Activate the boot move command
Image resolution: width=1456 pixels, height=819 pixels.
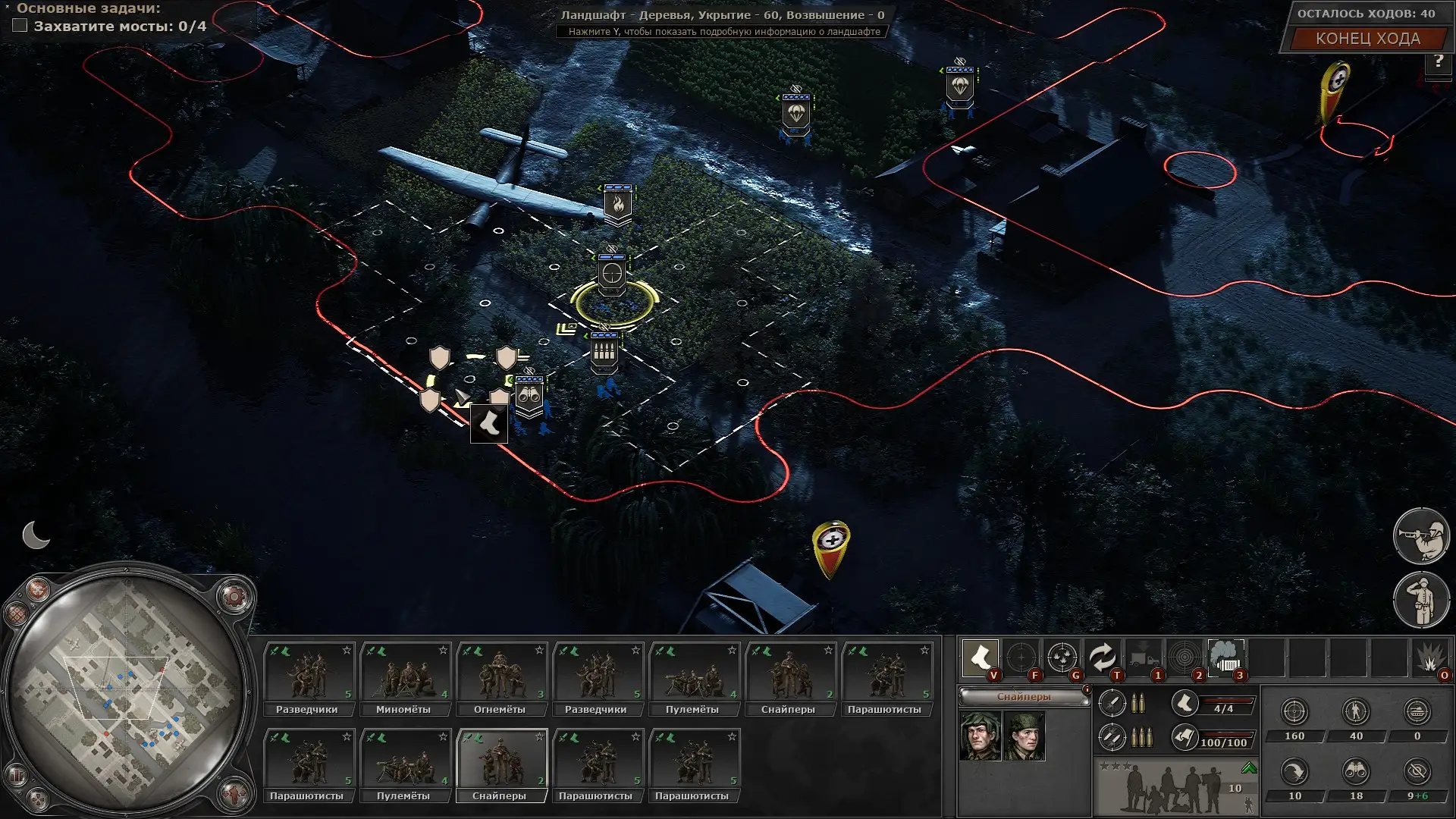(980, 657)
